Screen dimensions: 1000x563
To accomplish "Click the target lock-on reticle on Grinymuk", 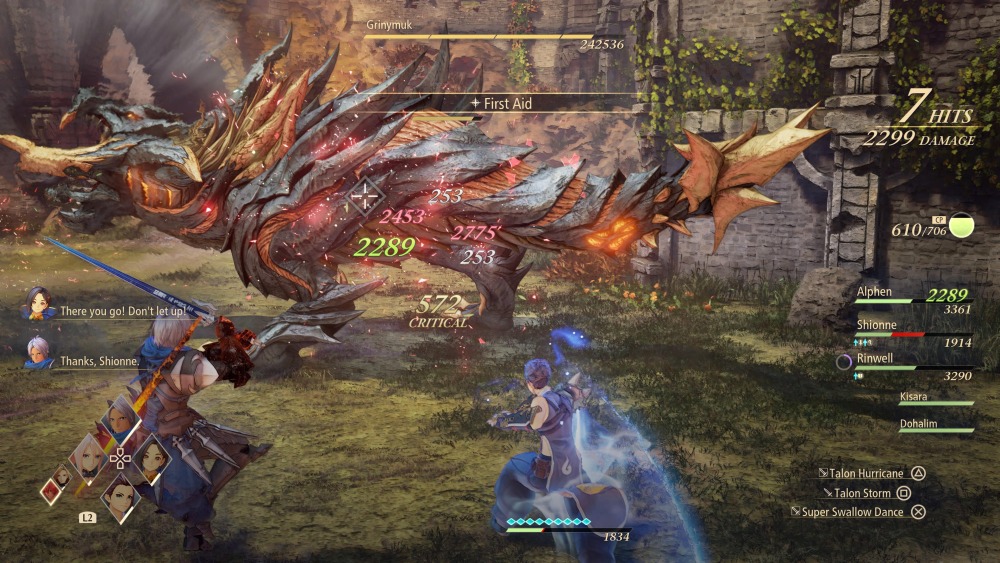I will point(367,194).
